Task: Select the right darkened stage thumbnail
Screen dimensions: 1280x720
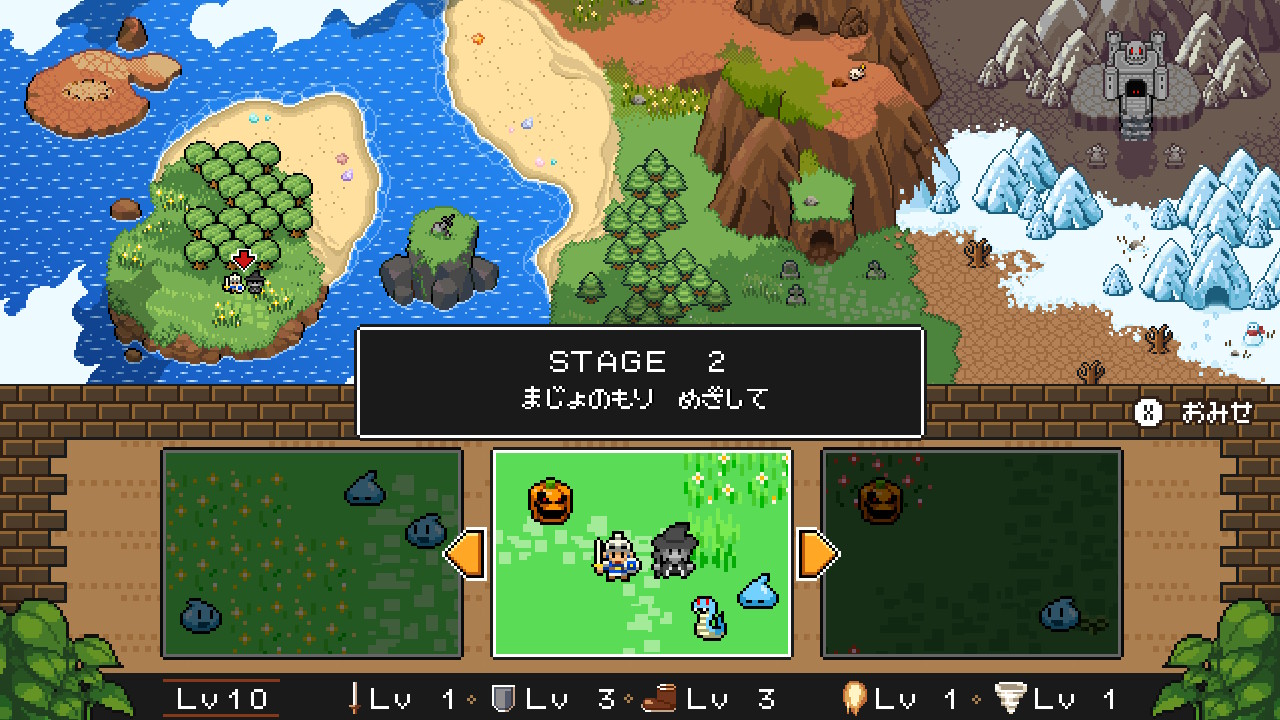Action: point(970,555)
